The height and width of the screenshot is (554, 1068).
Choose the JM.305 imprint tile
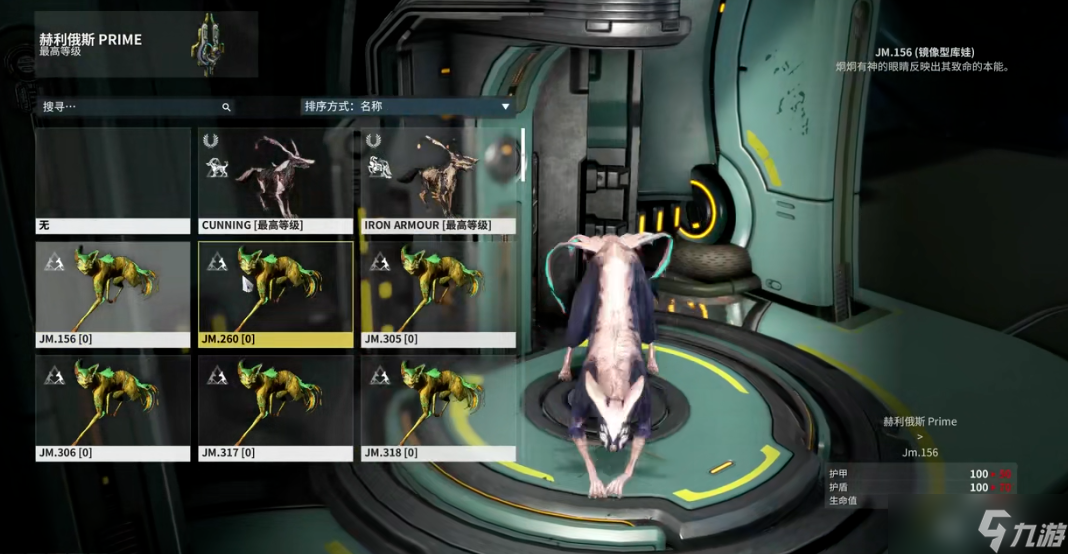(438, 294)
